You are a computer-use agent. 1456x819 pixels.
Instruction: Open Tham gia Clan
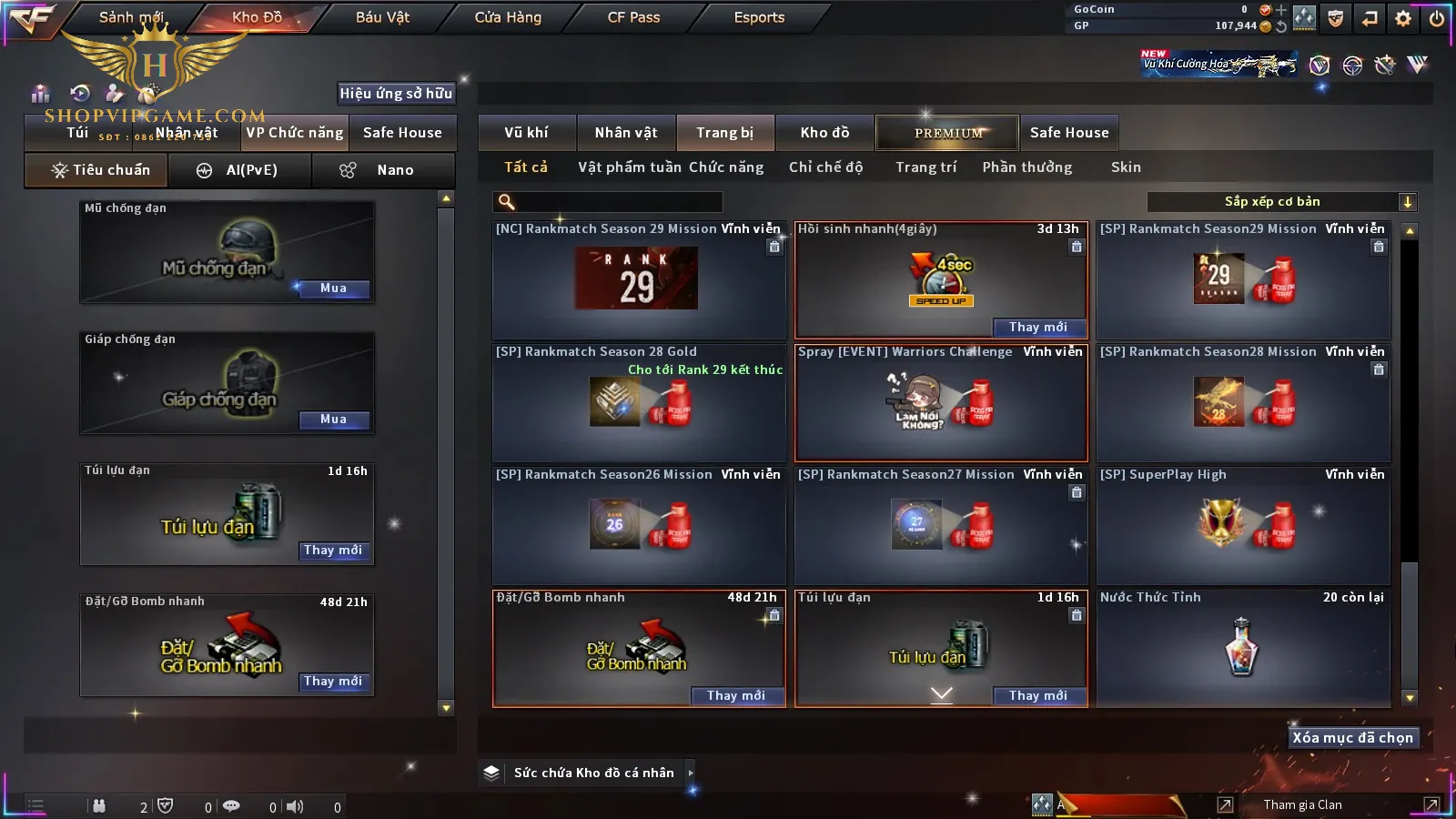click(x=1302, y=804)
